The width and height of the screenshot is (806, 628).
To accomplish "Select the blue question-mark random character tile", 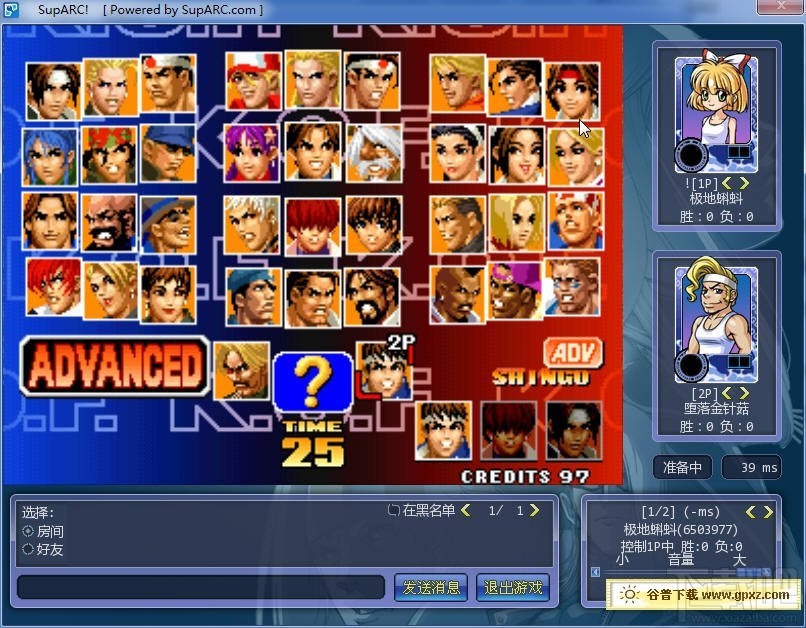I will click(313, 381).
